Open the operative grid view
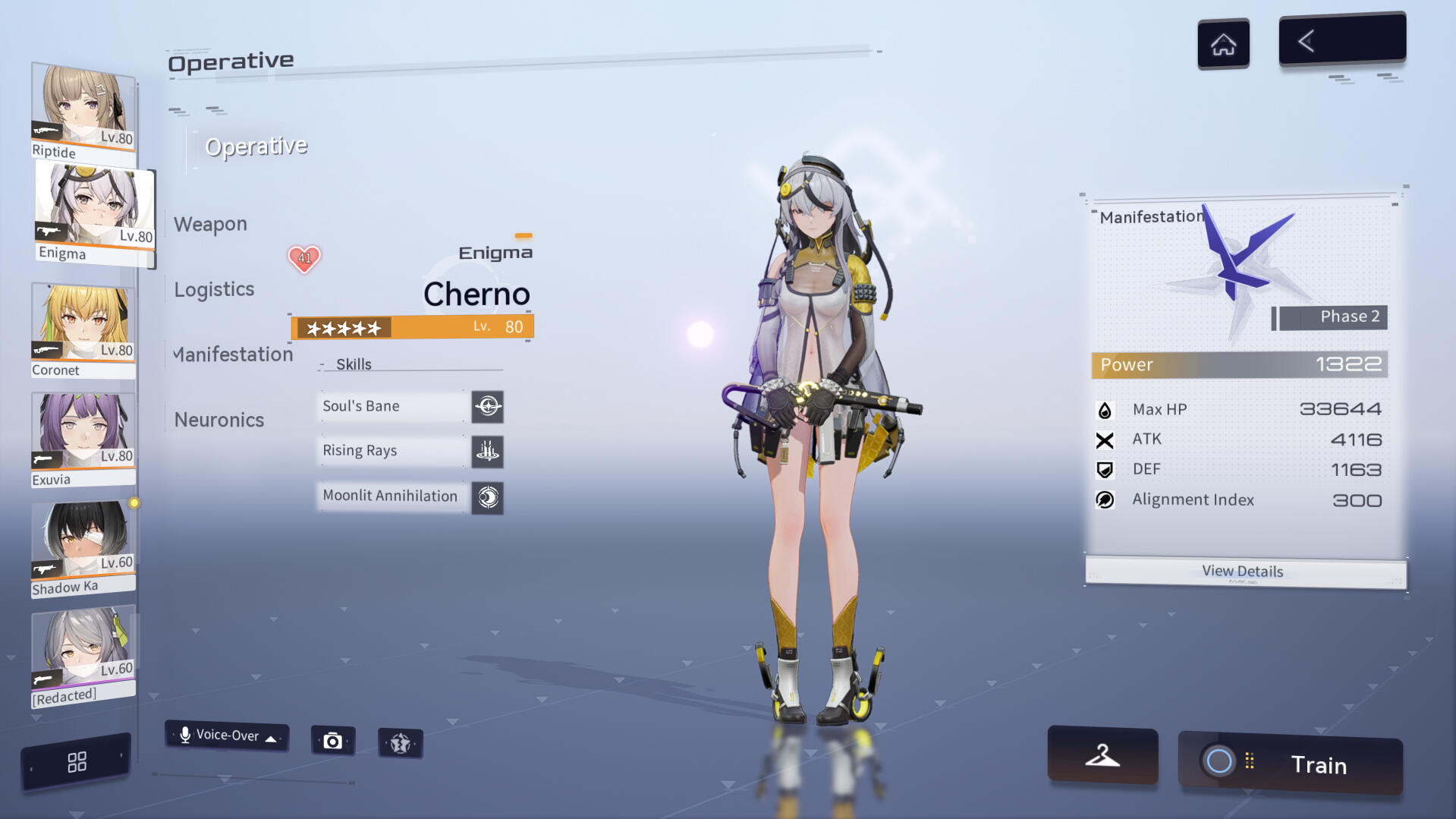Image resolution: width=1456 pixels, height=819 pixels. [77, 762]
